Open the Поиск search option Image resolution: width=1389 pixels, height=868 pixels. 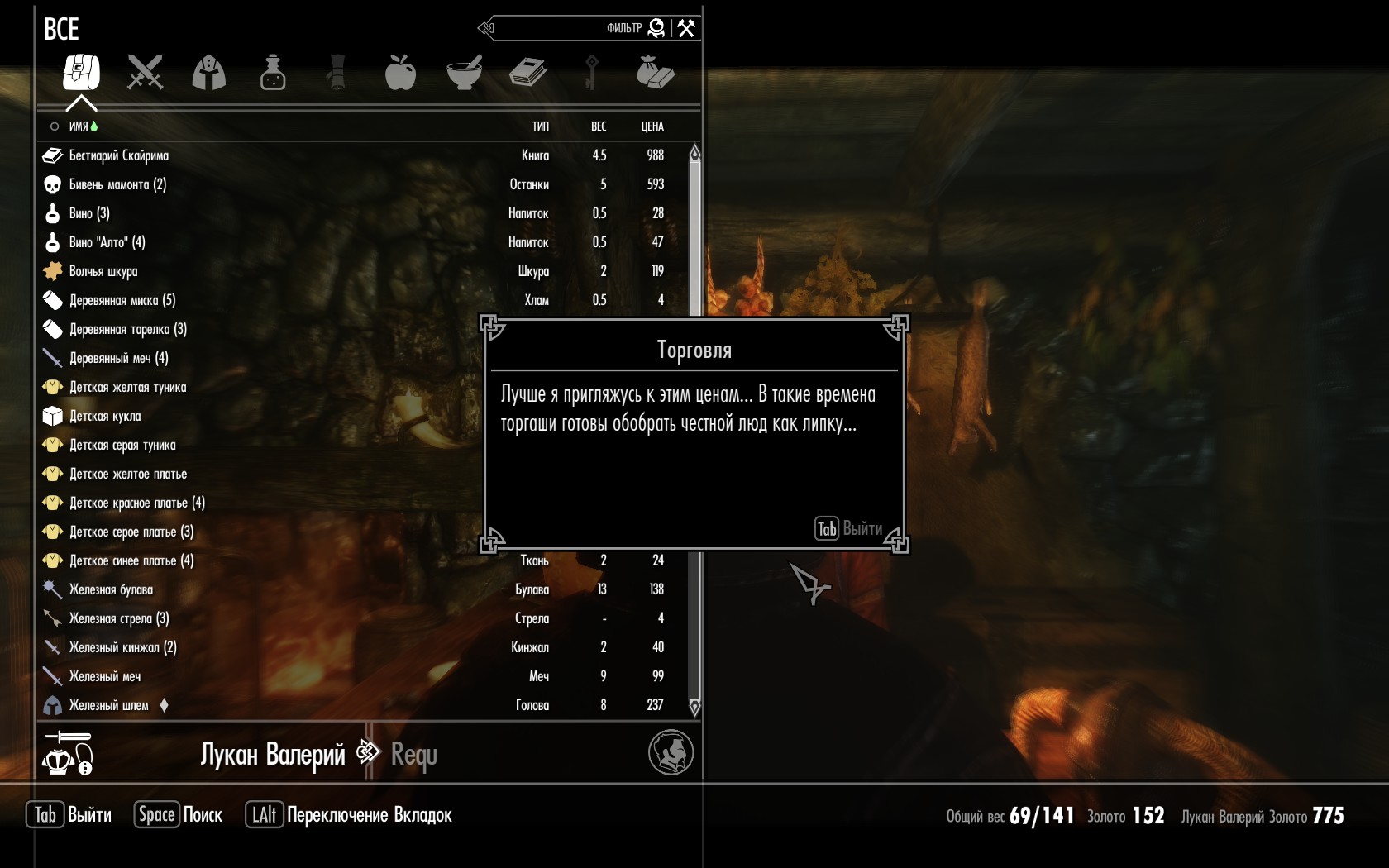[179, 815]
